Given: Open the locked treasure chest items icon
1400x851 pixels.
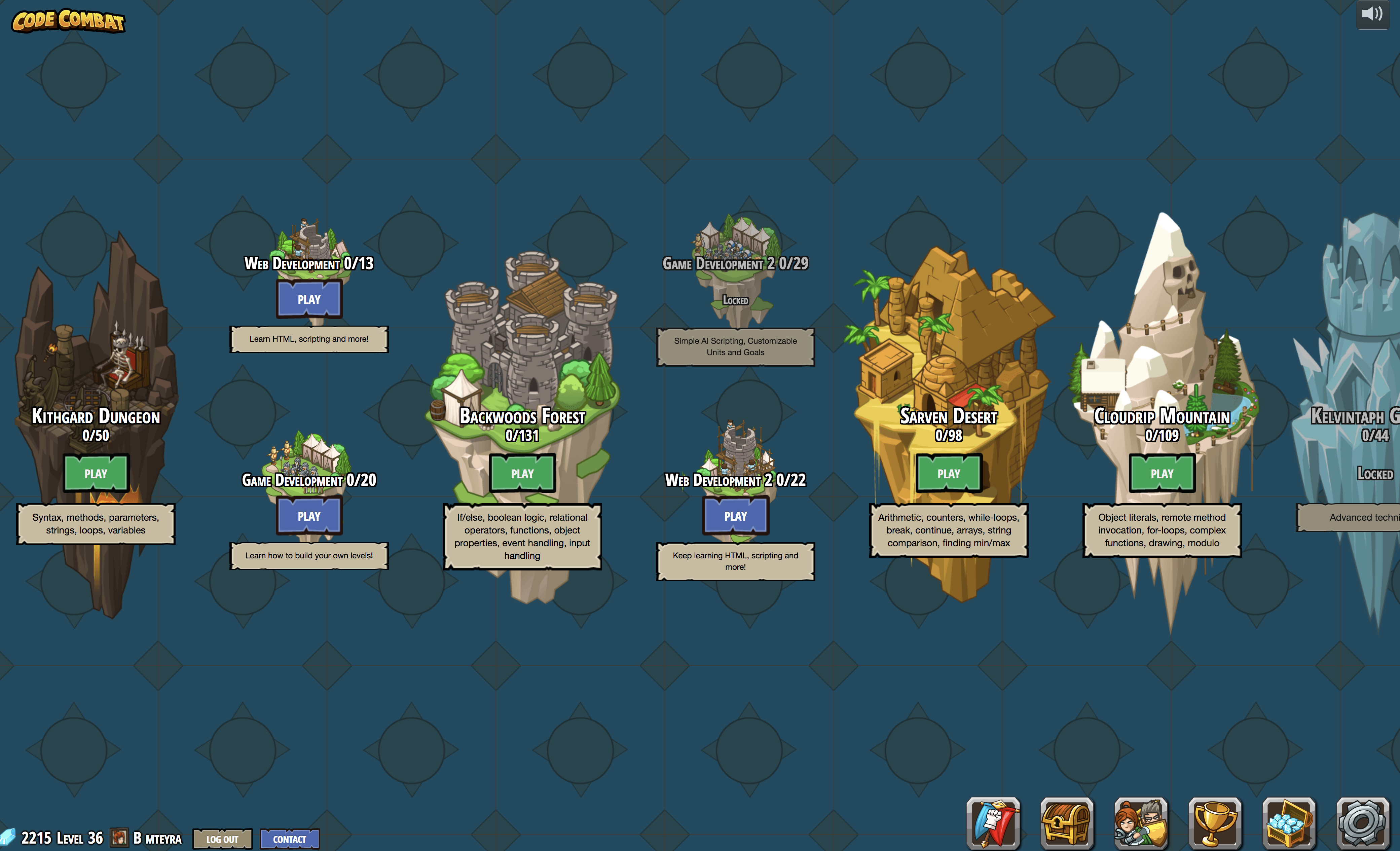Looking at the screenshot, I should [1066, 823].
